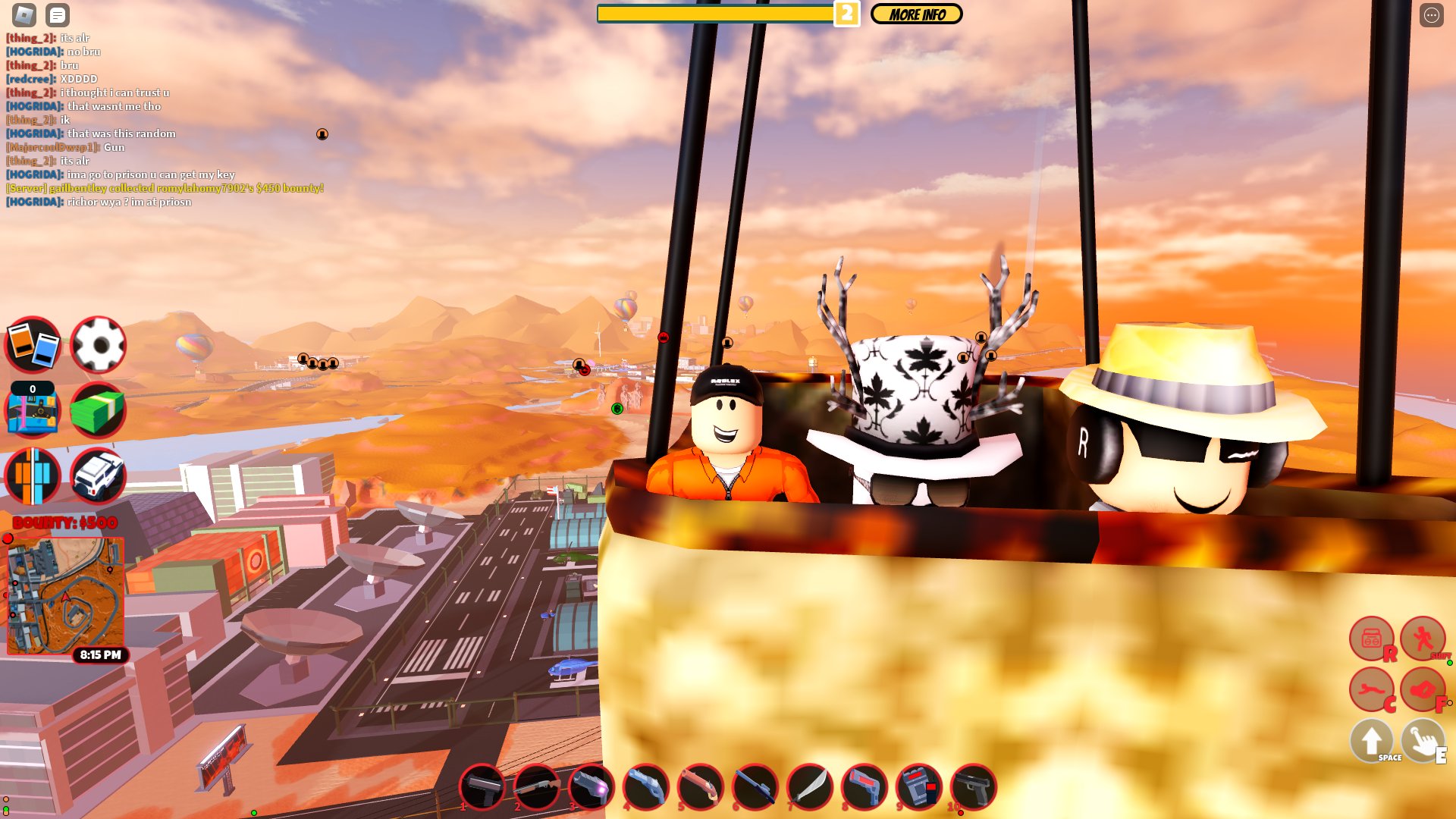Jump using the SPACE arrow button
Viewport: 1456px width, 819px height.
tap(1371, 741)
